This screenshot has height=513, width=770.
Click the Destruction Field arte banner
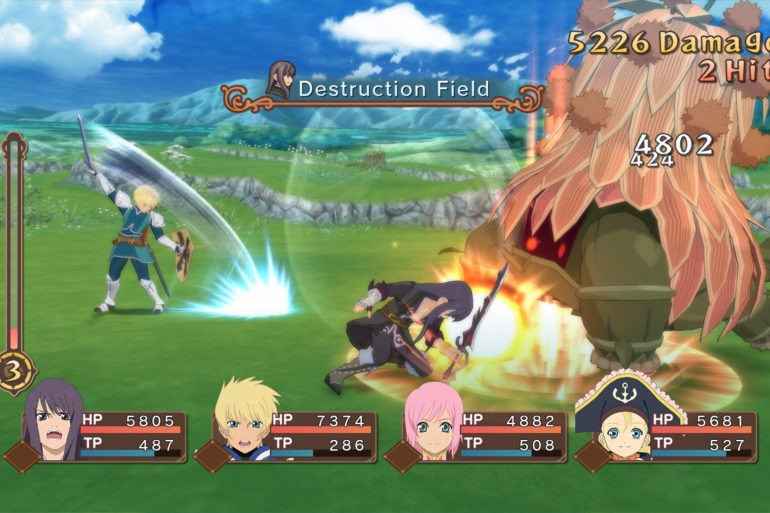382,89
